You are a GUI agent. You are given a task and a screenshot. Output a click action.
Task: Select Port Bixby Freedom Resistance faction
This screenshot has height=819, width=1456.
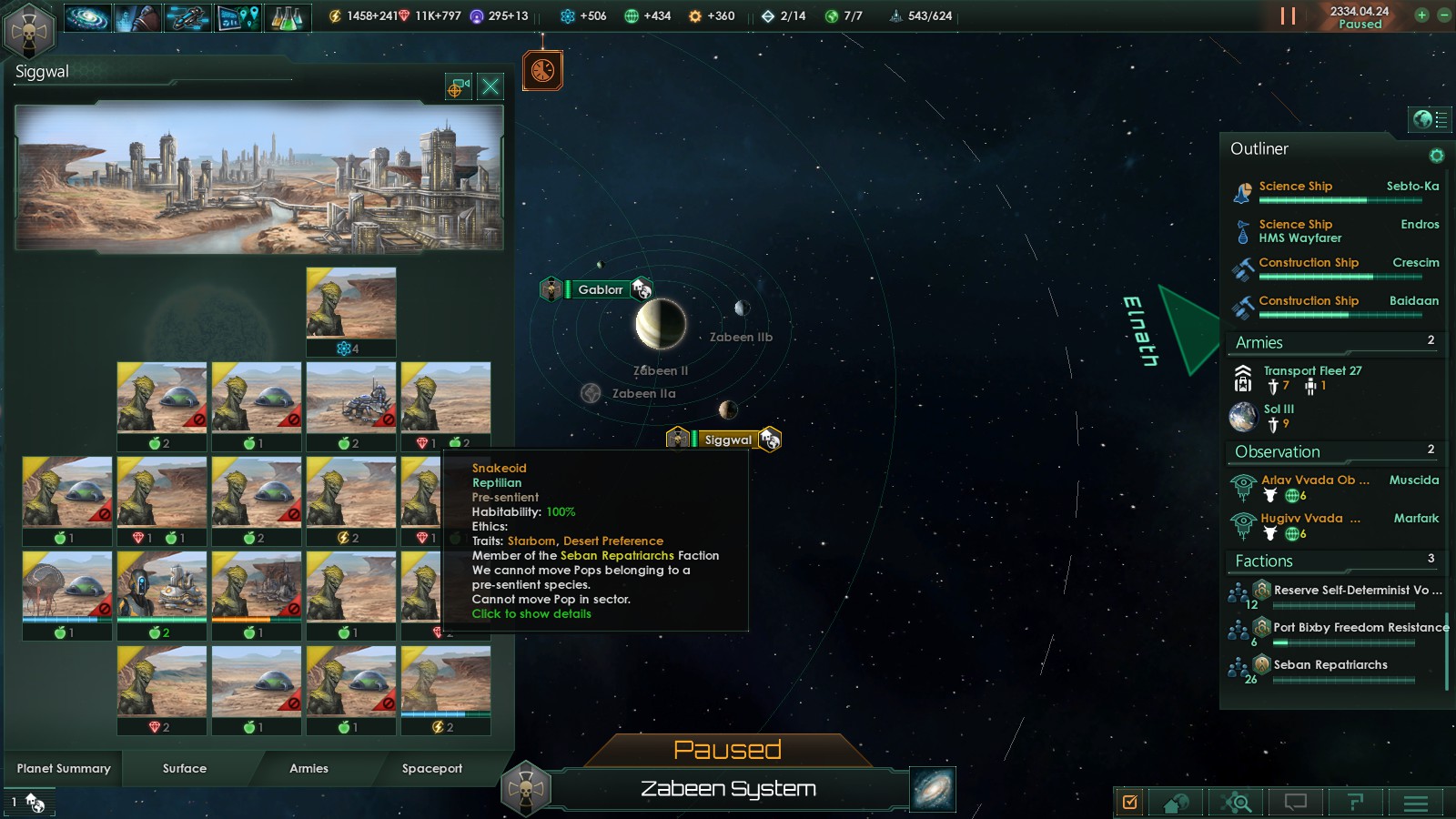tap(1360, 628)
